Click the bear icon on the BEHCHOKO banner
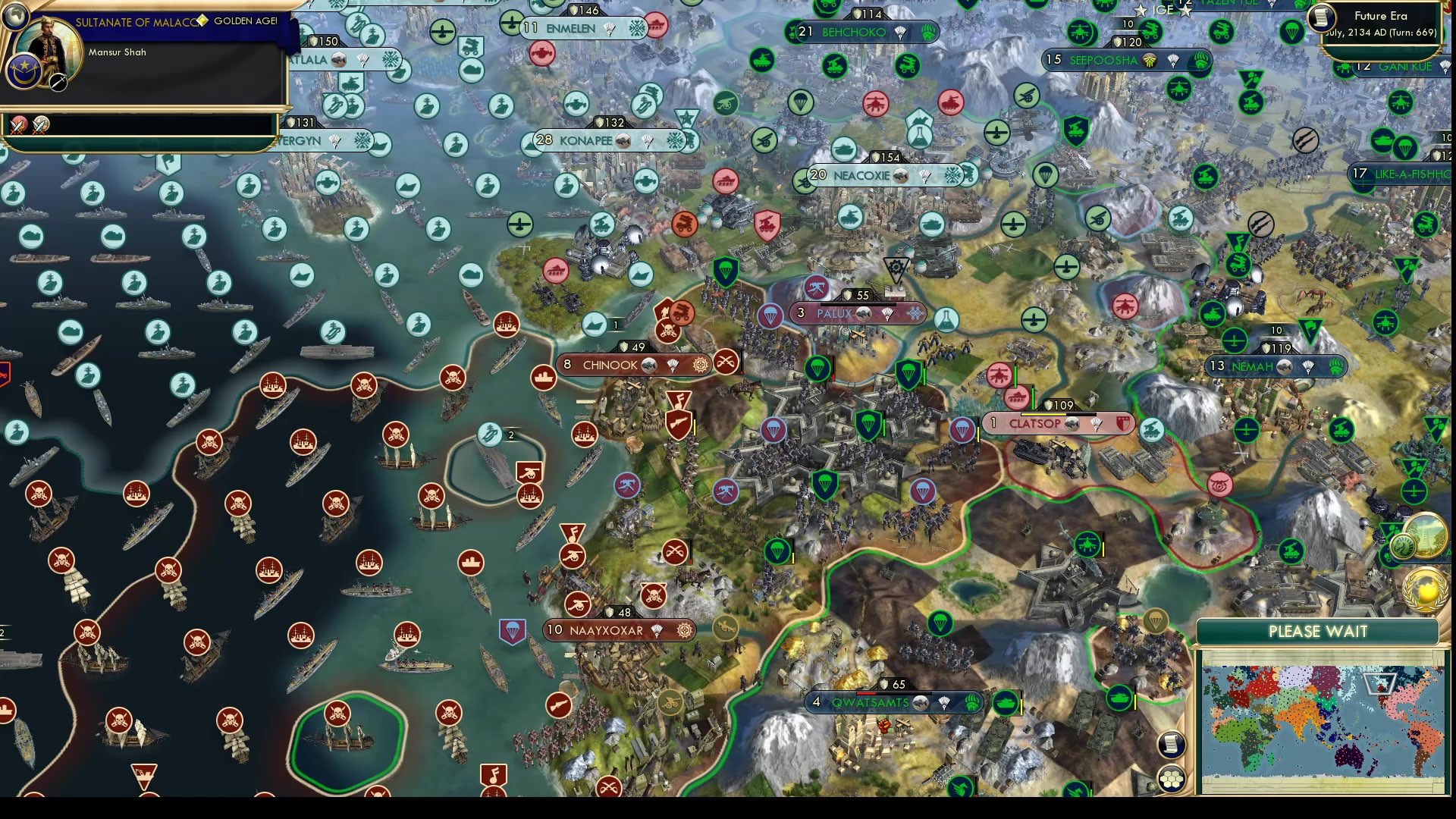1456x819 pixels. click(927, 33)
